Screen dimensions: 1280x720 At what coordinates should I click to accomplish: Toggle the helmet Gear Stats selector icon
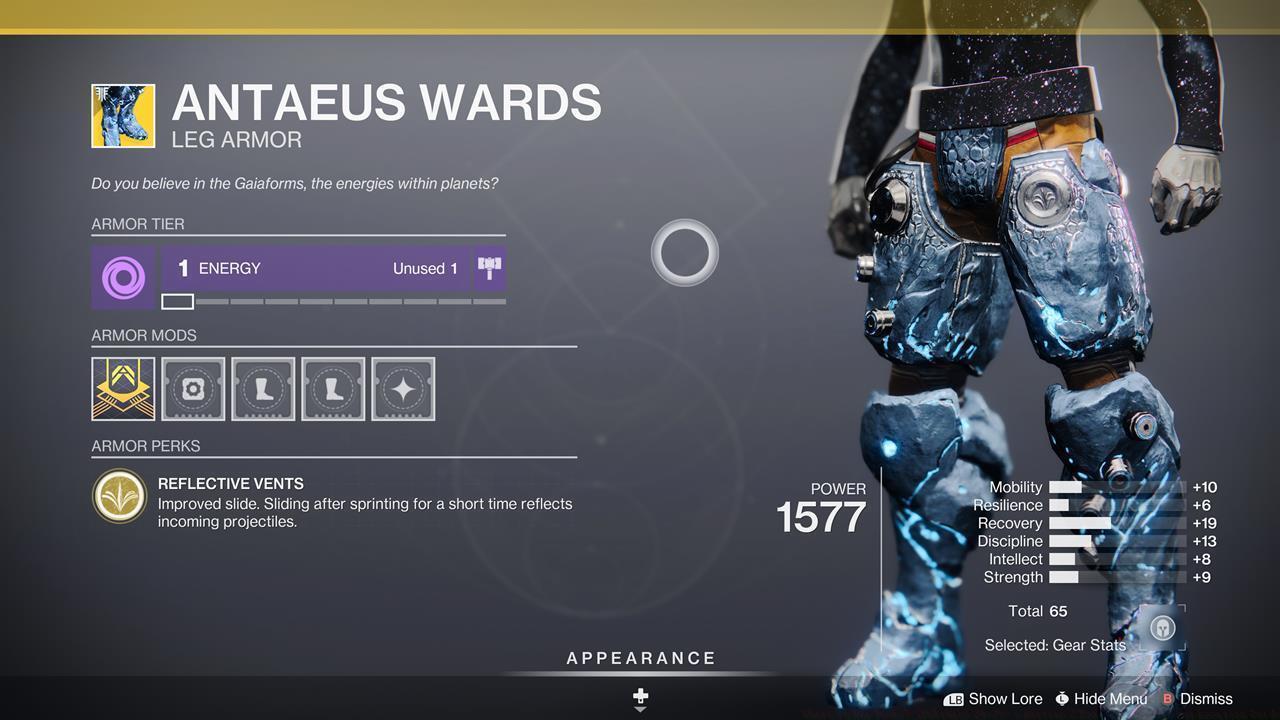(1161, 628)
